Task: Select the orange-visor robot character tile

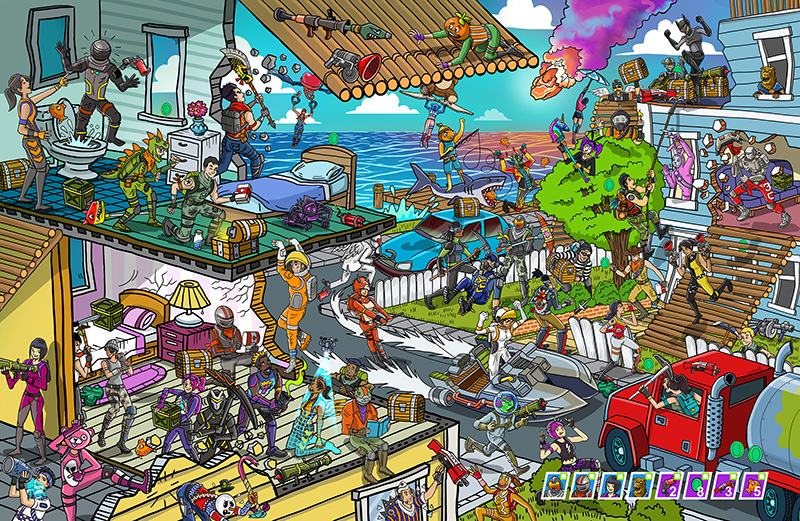Action: click(x=555, y=486)
